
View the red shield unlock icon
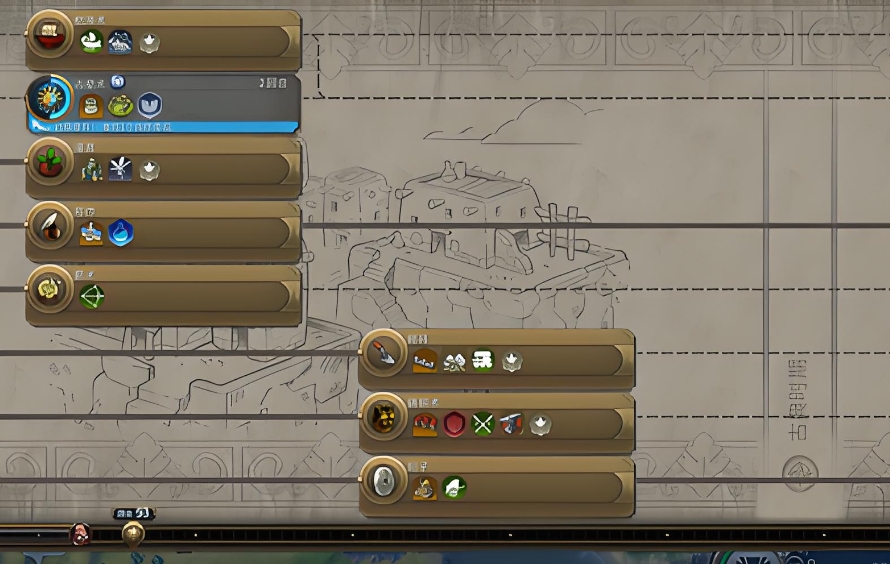tap(455, 423)
